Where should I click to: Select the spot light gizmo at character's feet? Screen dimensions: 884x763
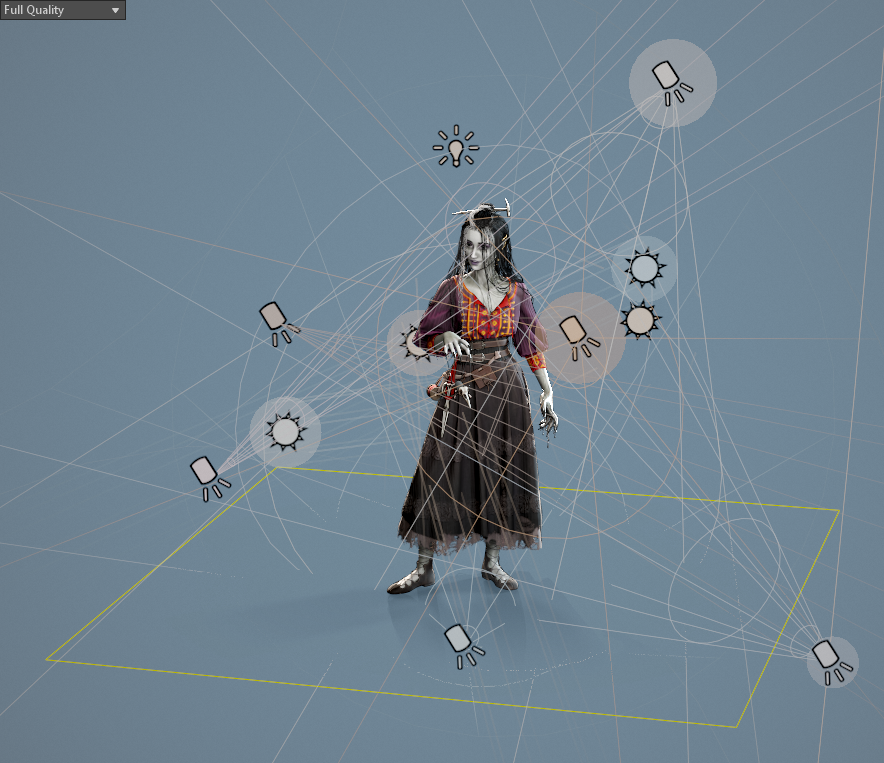[461, 643]
